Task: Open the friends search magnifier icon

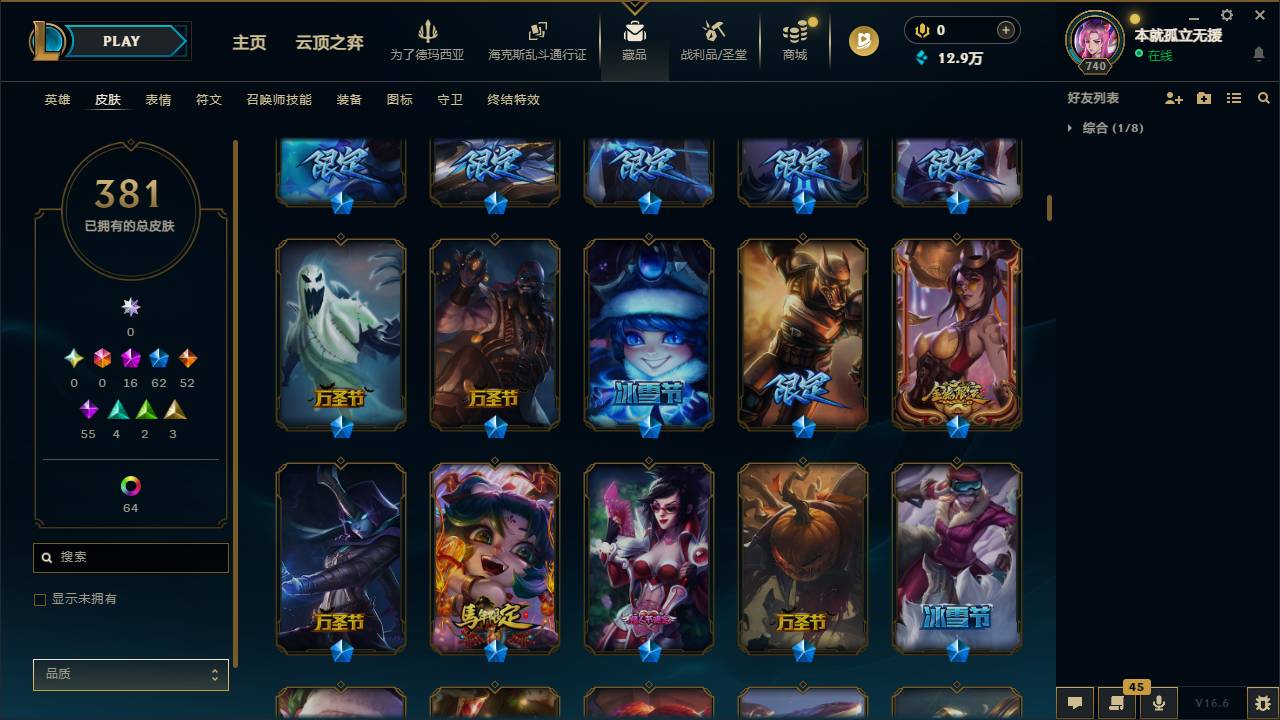Action: pyautogui.click(x=1264, y=98)
